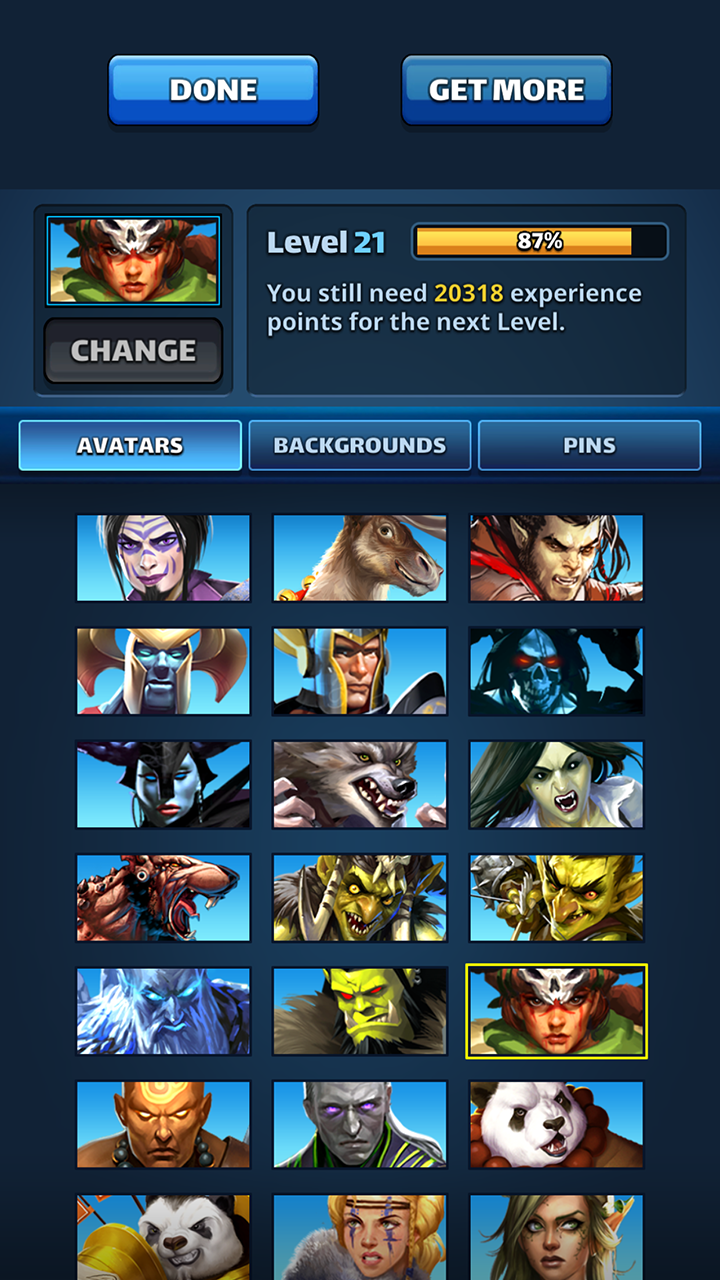Select the highlighted skull-helmet warrior avatar
The height and width of the screenshot is (1280, 720).
pyautogui.click(x=556, y=1011)
